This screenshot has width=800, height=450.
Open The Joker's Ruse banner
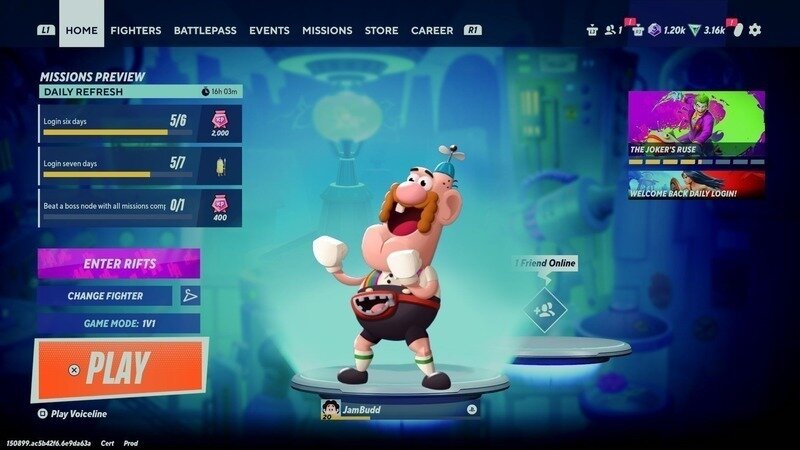(x=696, y=127)
